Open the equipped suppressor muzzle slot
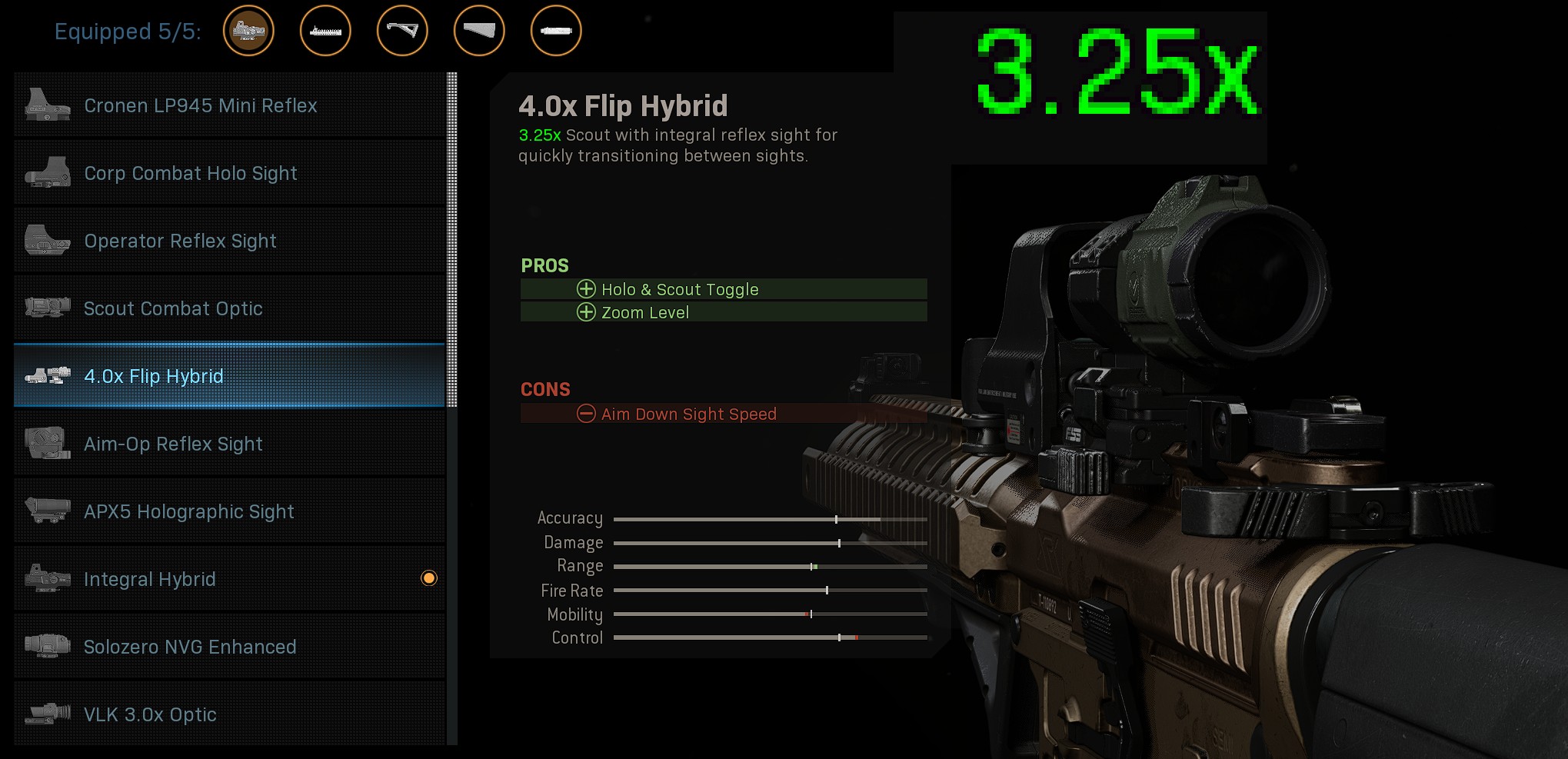Screen dimensions: 1568x759 [x=556, y=32]
